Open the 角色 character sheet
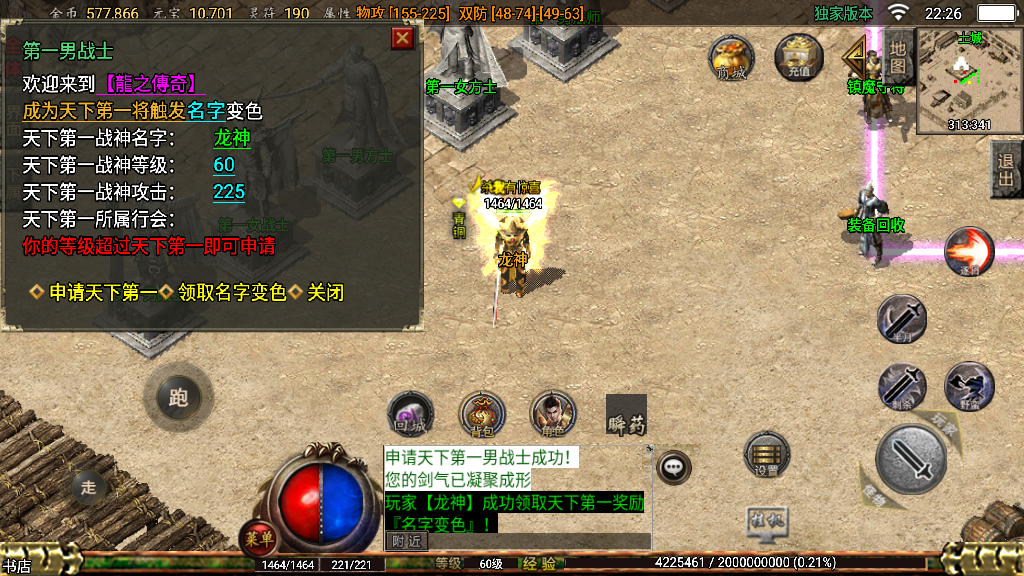Screen dimensions: 1024x576 pos(552,415)
